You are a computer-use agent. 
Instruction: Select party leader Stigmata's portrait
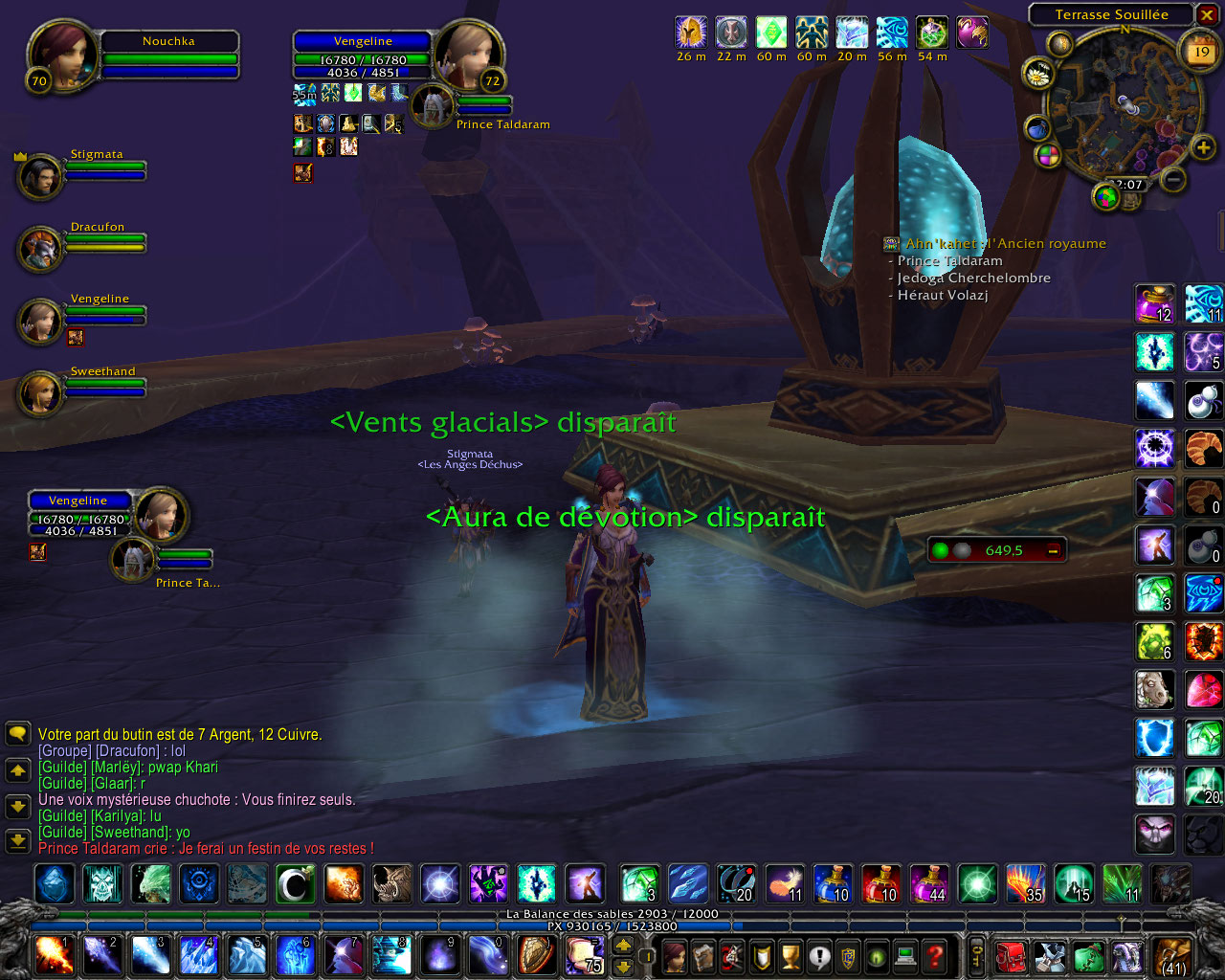point(40,176)
